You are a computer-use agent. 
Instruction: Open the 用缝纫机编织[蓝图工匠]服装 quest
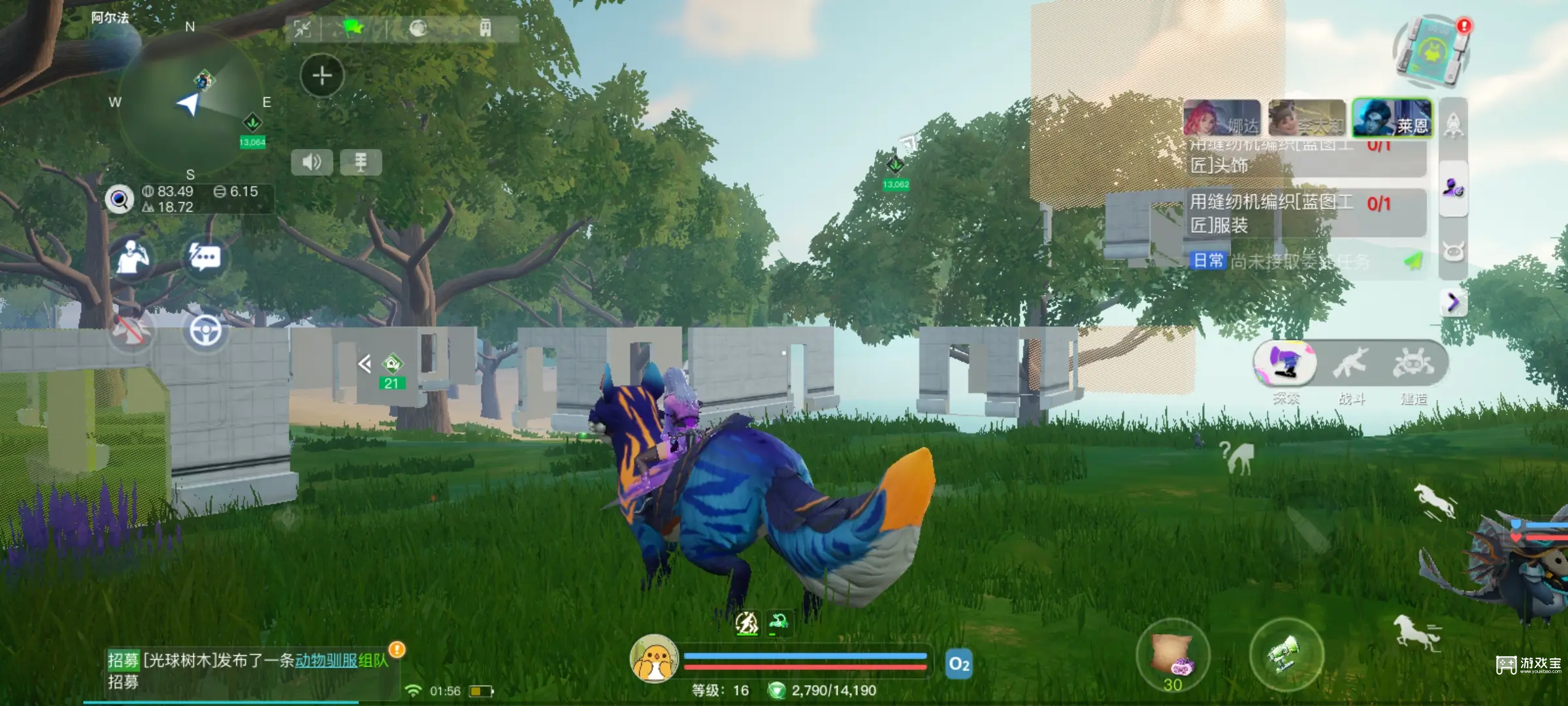1271,213
